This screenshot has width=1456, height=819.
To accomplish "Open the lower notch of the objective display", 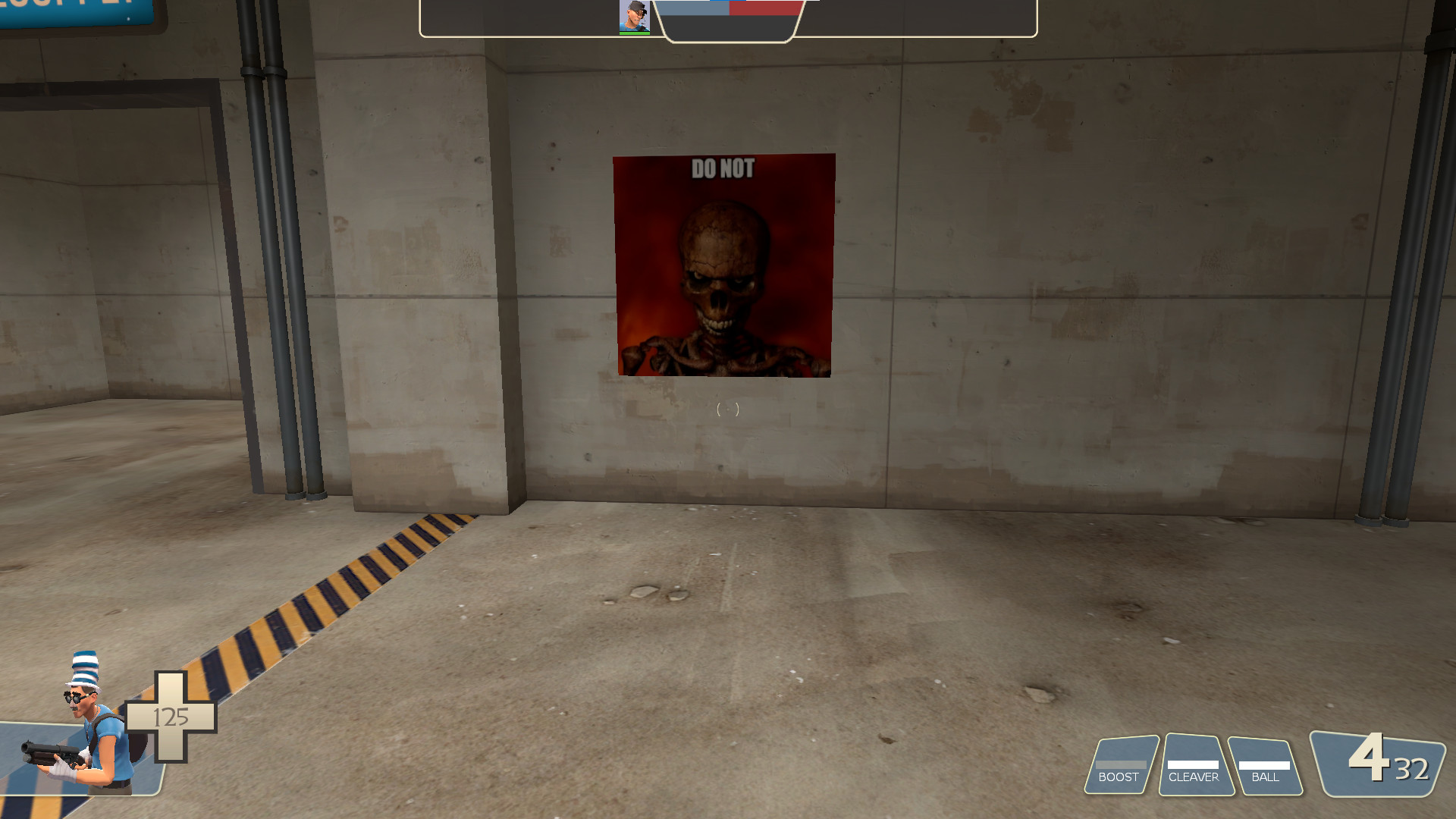I will tap(728, 30).
